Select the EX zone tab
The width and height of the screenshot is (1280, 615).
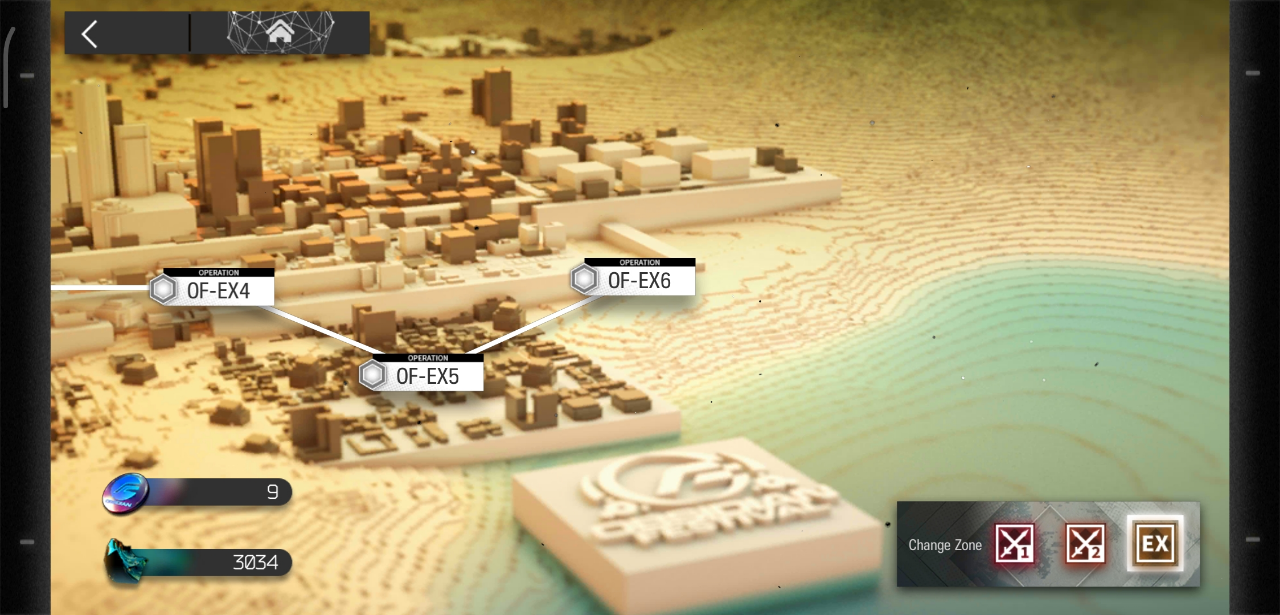[1155, 544]
